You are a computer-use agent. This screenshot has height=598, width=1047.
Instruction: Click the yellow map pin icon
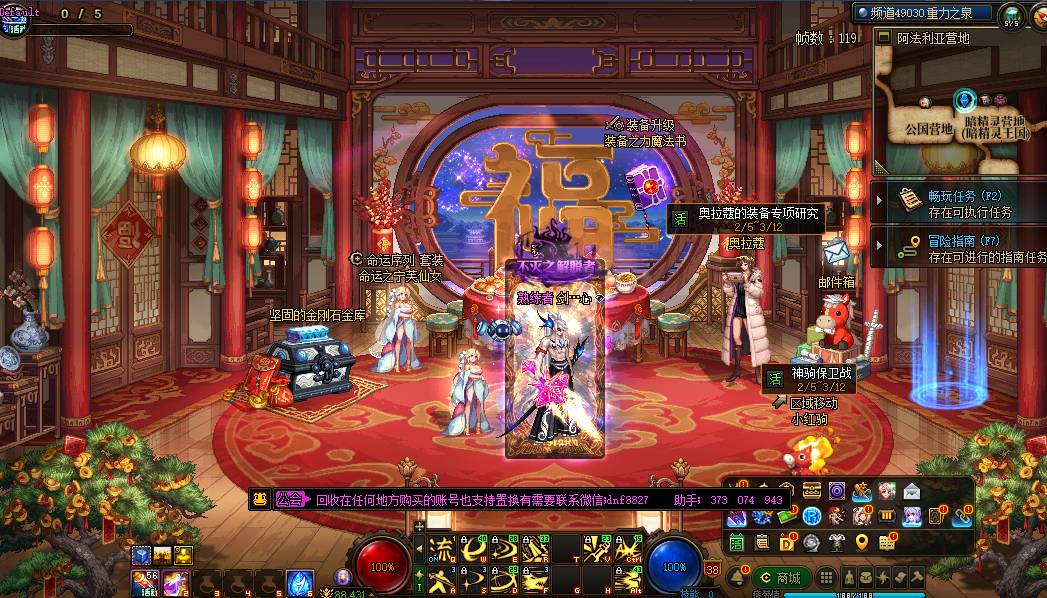[x=861, y=543]
